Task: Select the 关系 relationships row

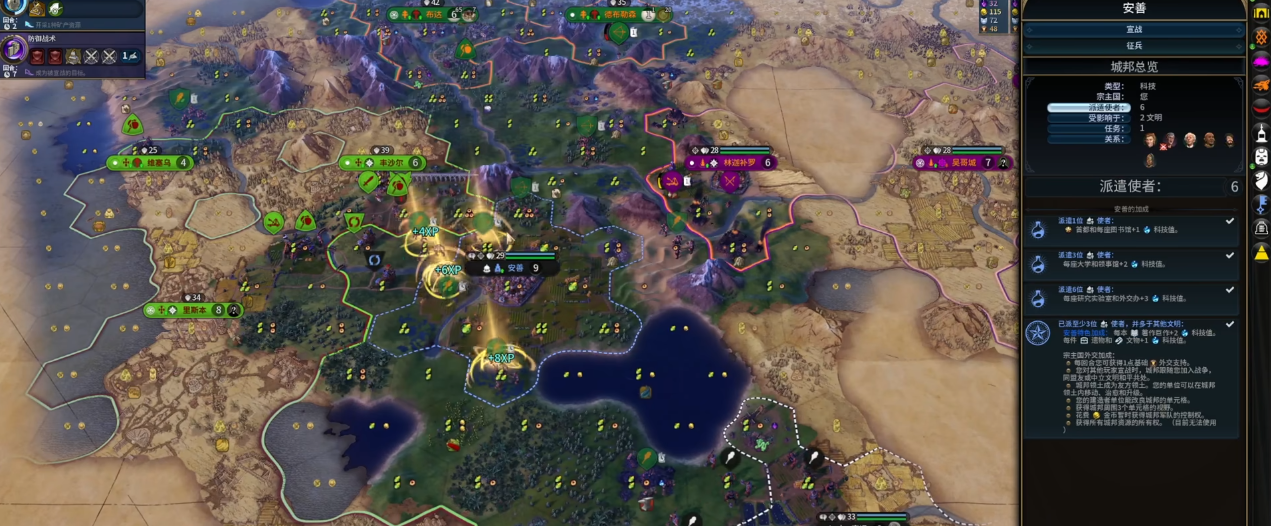Action: [1088, 139]
